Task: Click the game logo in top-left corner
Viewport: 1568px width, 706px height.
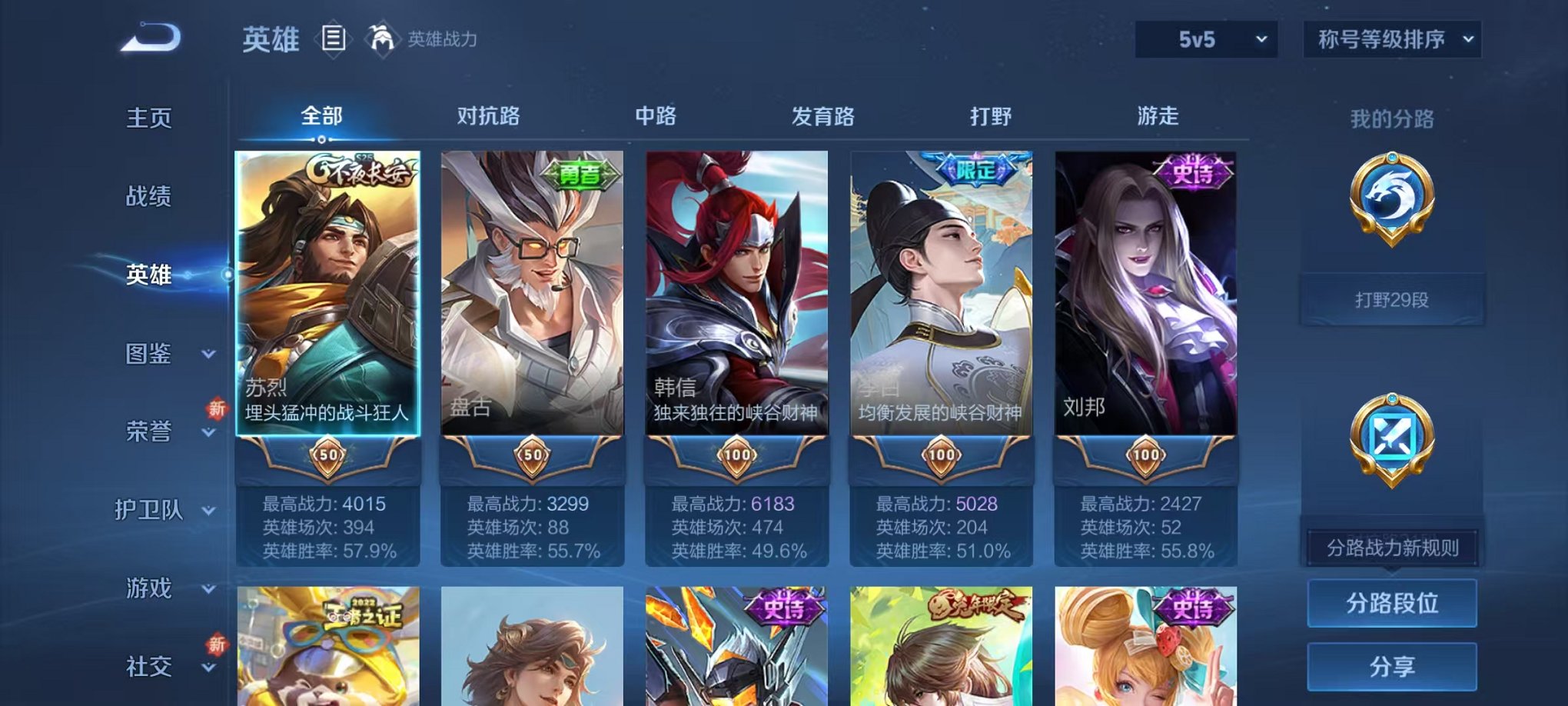Action: (148, 36)
